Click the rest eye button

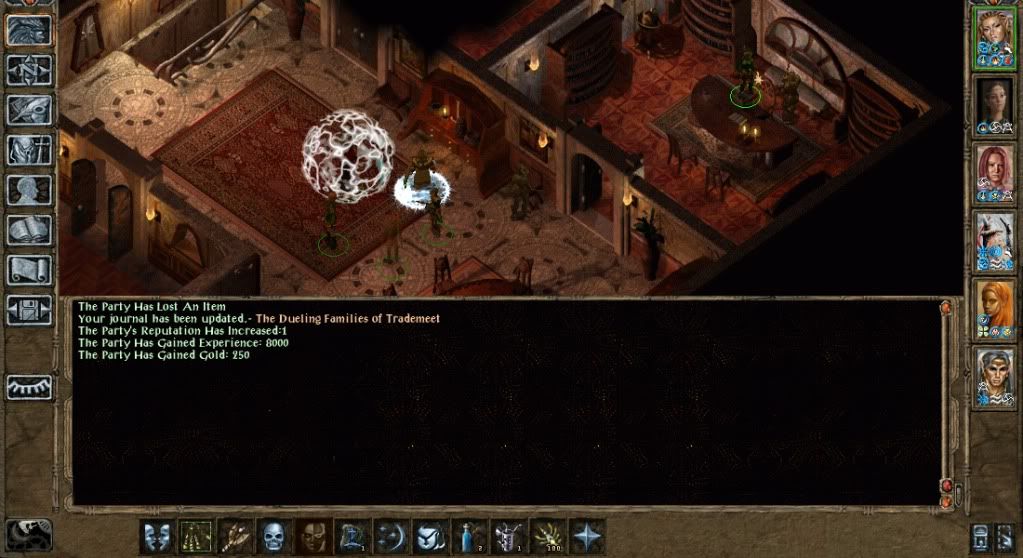[x=29, y=387]
